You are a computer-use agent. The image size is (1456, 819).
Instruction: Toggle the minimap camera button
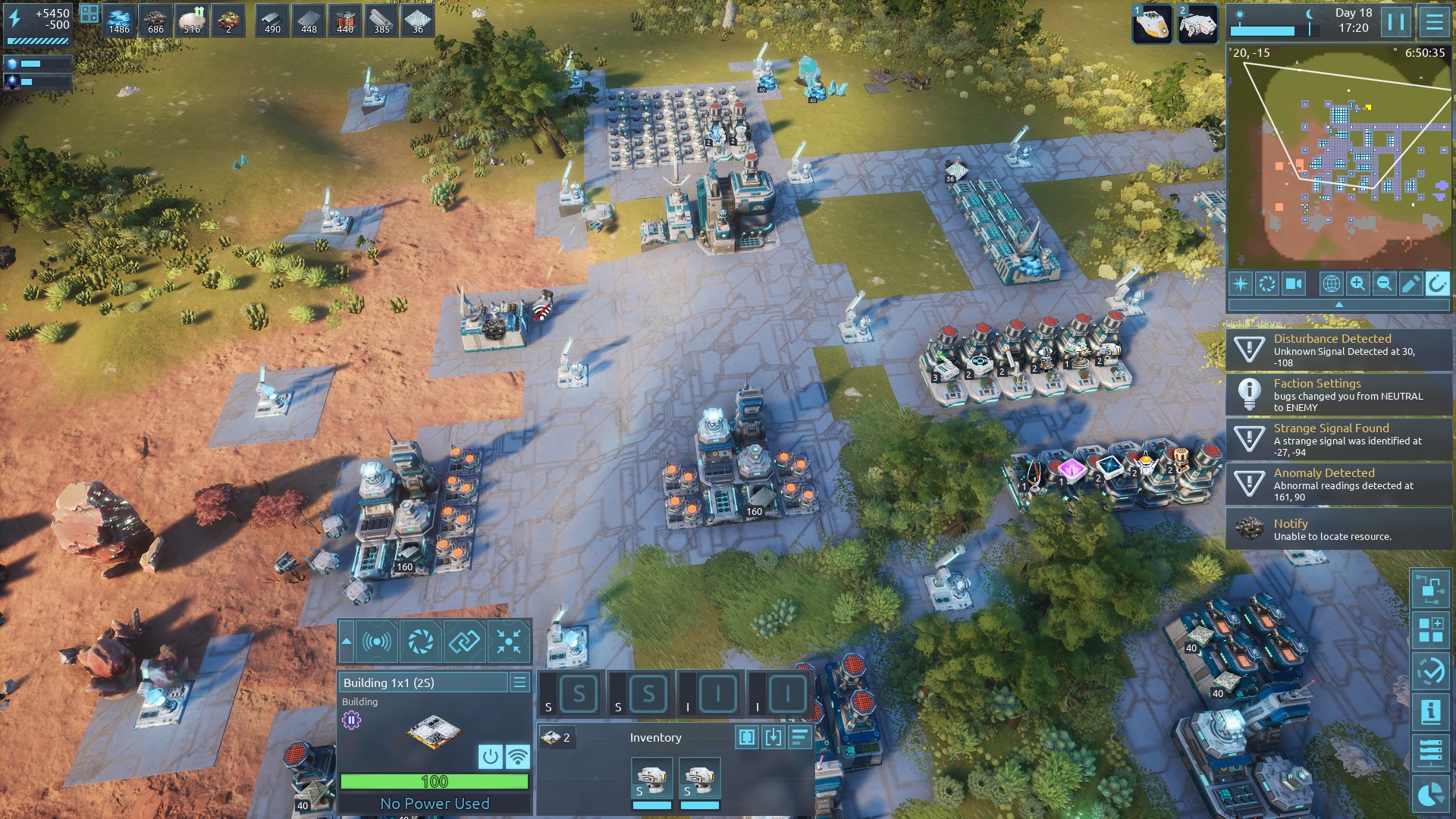click(x=1294, y=284)
